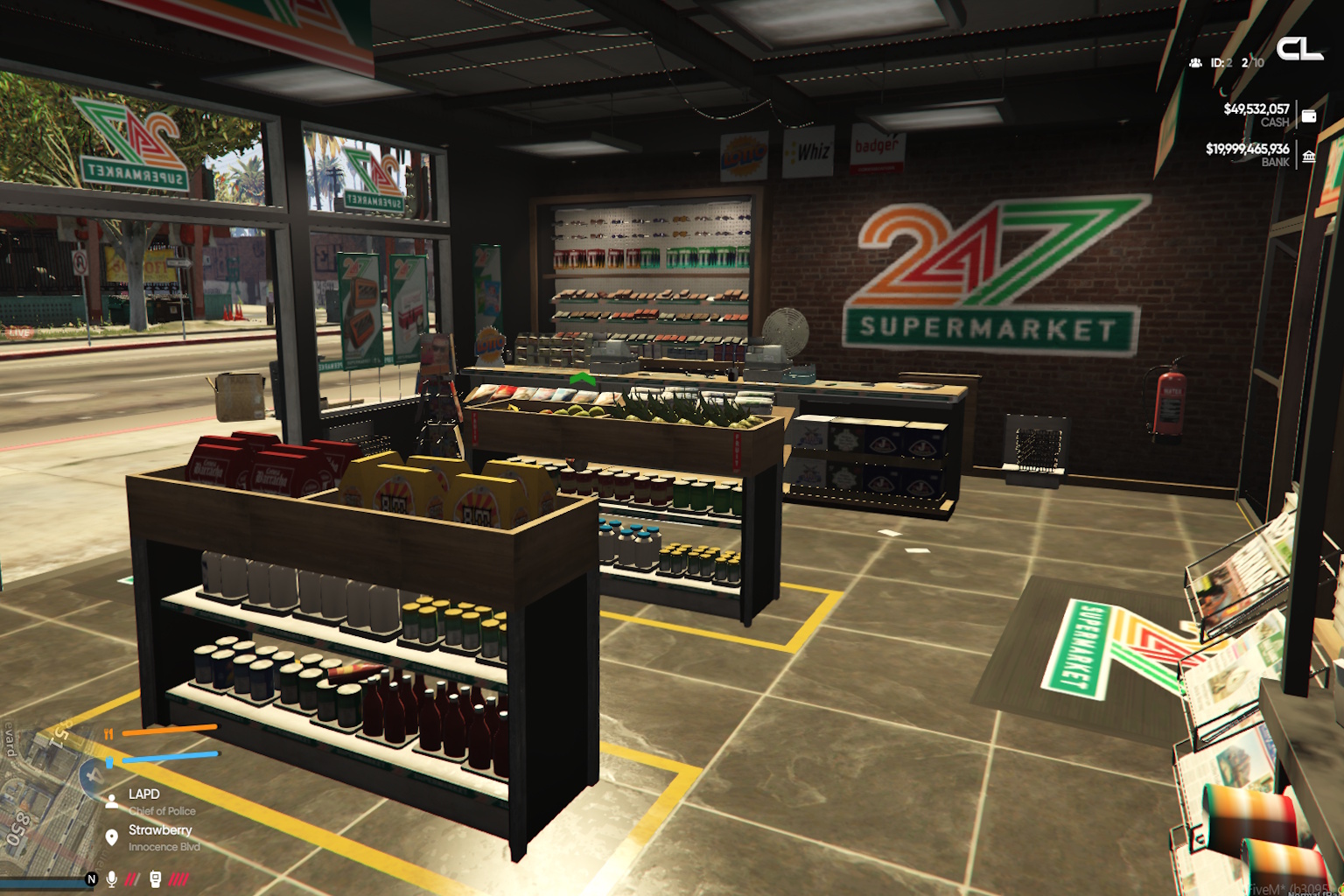The width and height of the screenshot is (1344, 896).
Task: Click the N compass marker
Action: click(x=91, y=878)
